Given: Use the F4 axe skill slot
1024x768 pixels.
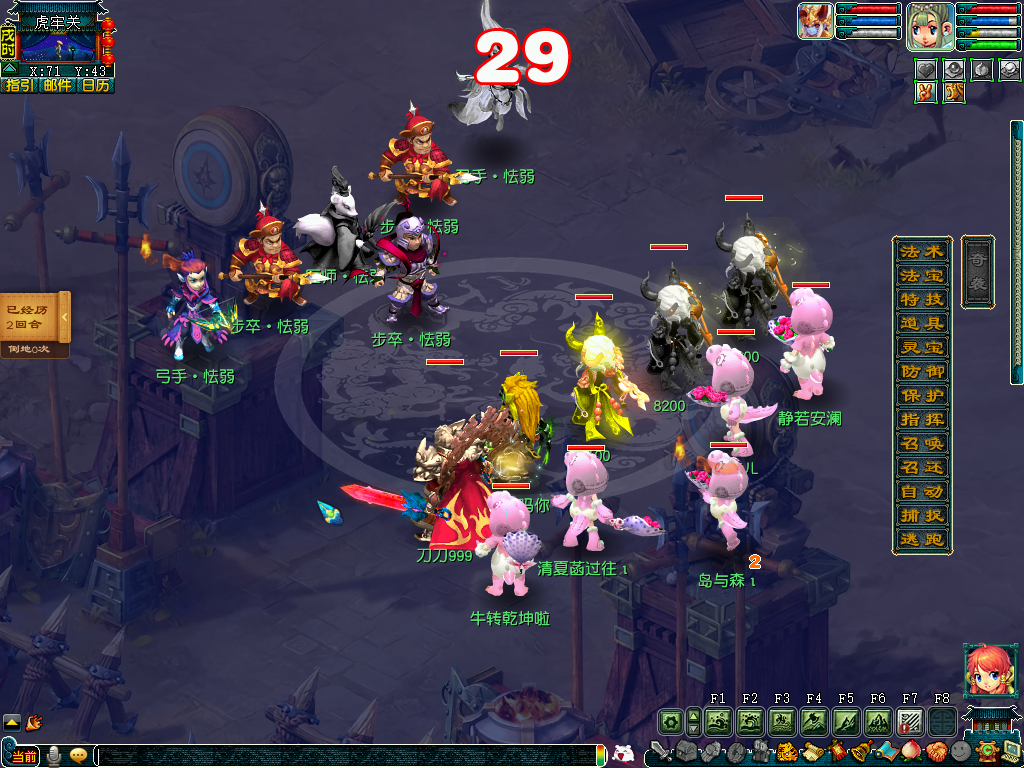Looking at the screenshot, I should [814, 721].
